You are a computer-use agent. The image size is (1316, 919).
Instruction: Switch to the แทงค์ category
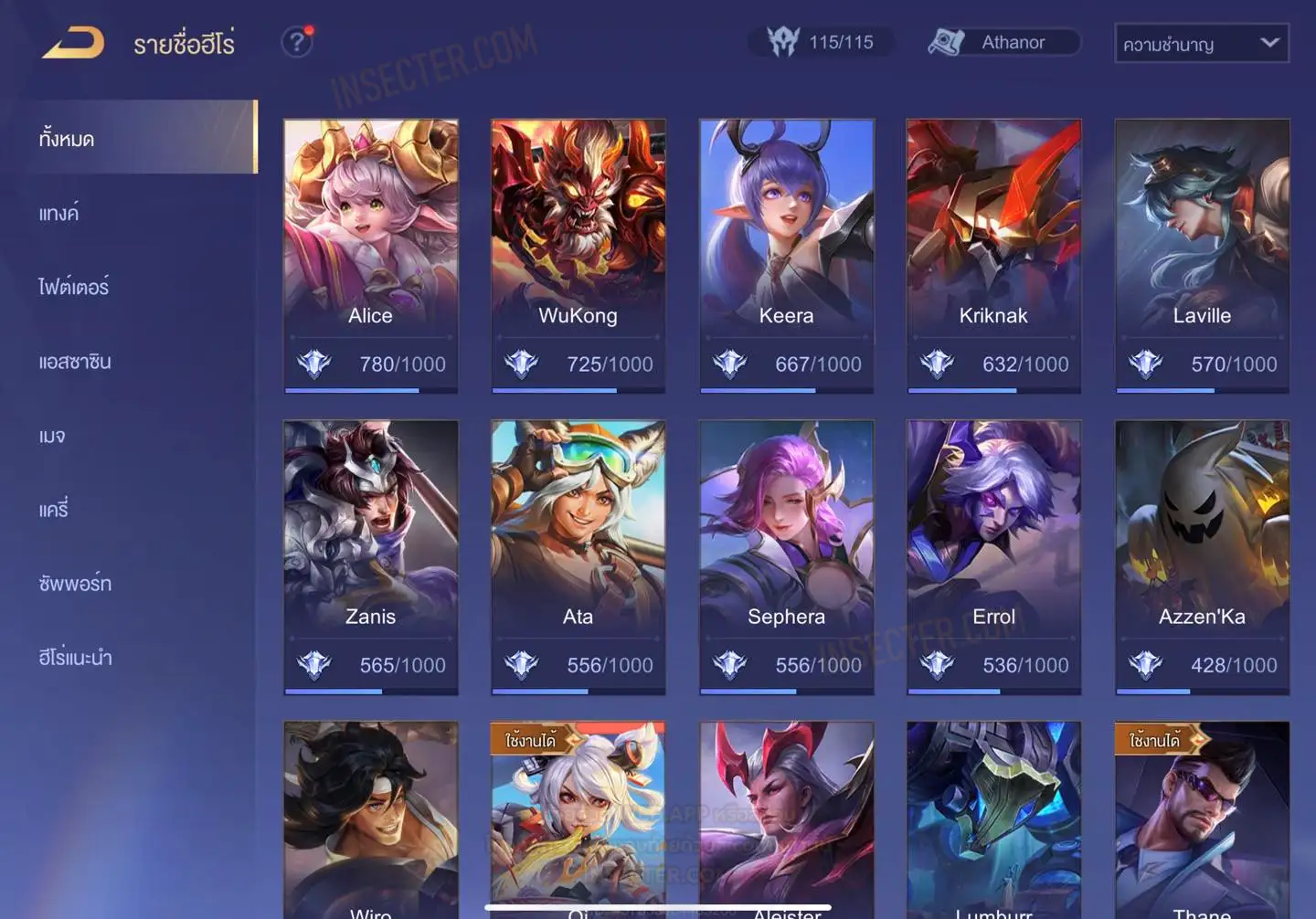[59, 214]
